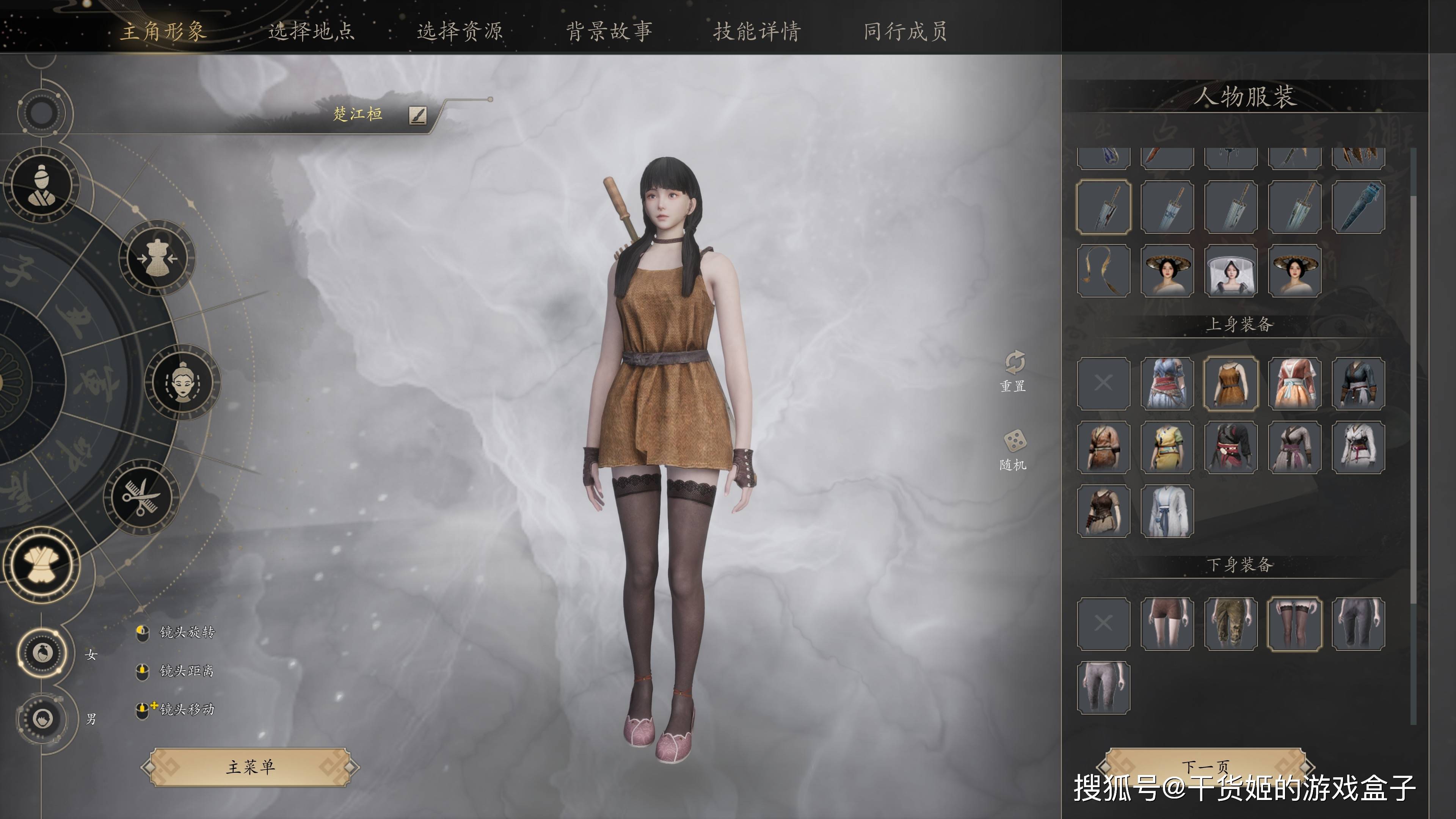Open the hairstyle scissors and comb category
The width and height of the screenshot is (1456, 819).
point(141,497)
